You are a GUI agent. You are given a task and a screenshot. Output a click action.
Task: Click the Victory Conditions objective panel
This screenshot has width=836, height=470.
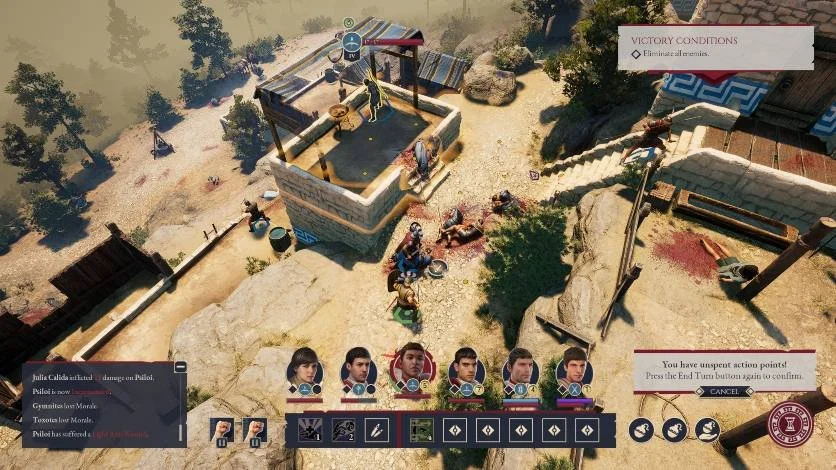715,47
